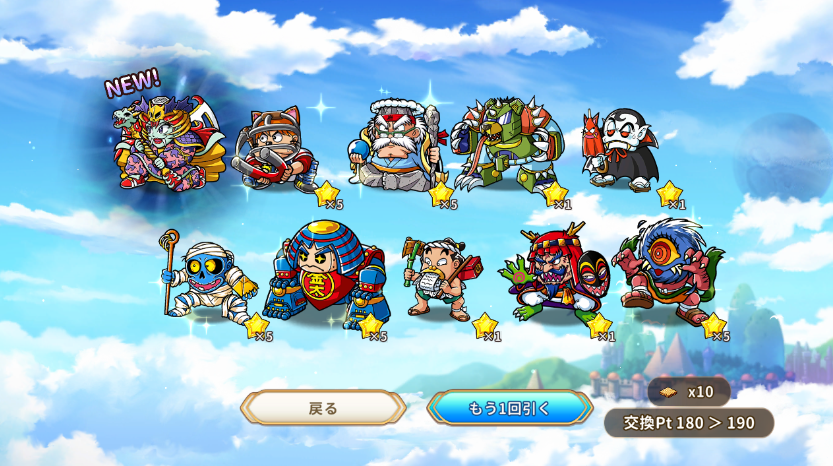Choose the blue-faced mummy with staff
Image resolution: width=833 pixels, height=466 pixels.
(x=208, y=279)
